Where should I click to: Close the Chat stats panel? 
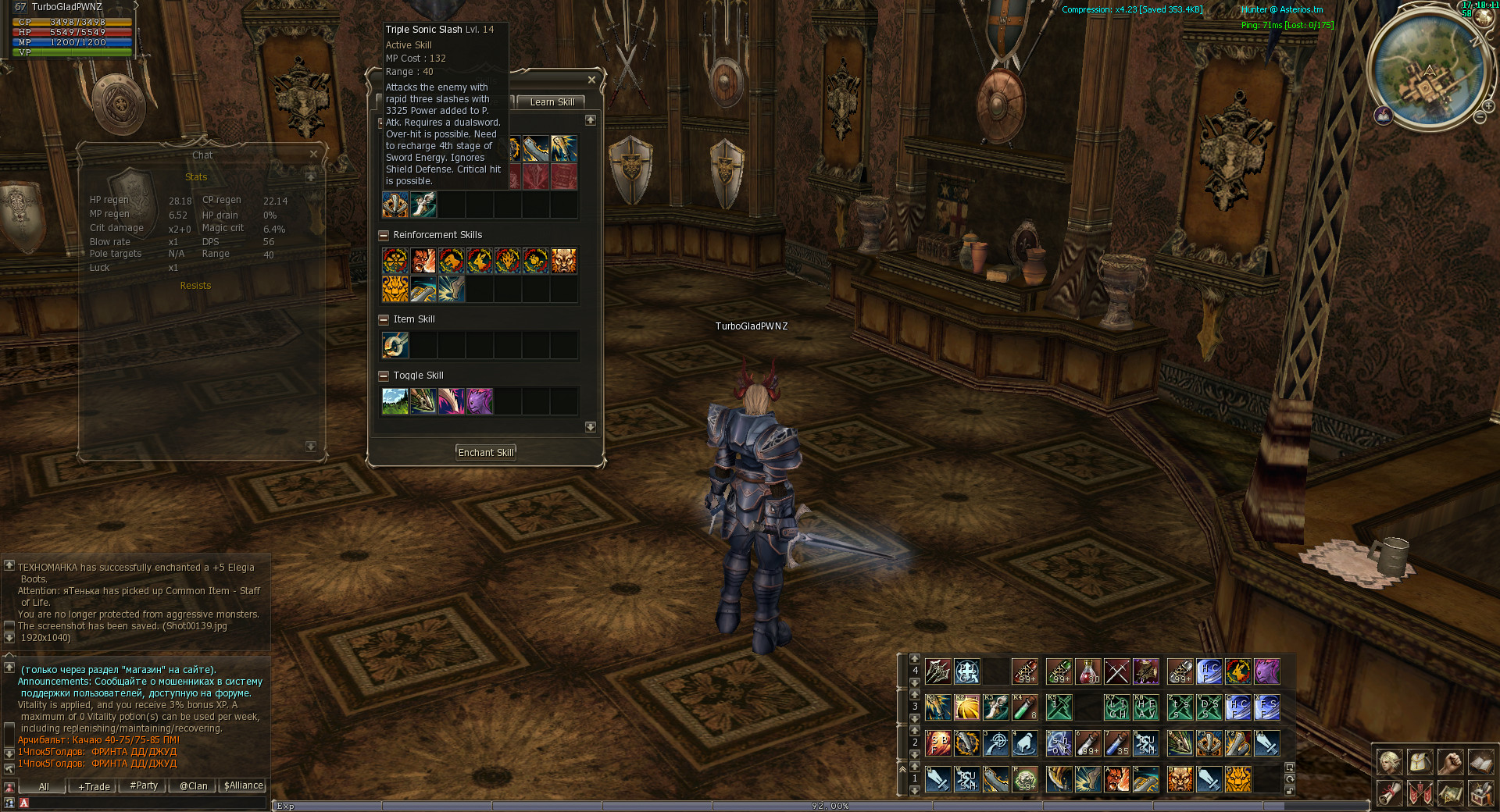tap(313, 155)
